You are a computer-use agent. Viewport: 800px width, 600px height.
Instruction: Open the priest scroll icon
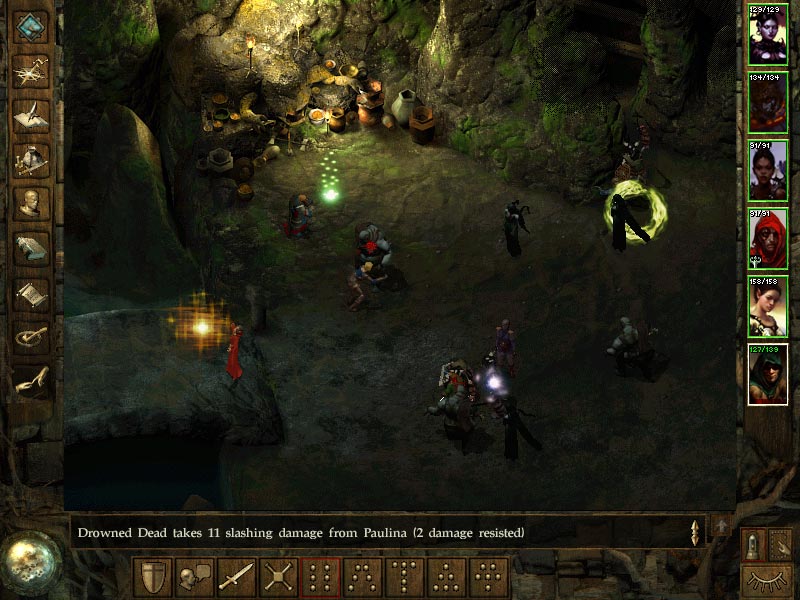tap(31, 293)
